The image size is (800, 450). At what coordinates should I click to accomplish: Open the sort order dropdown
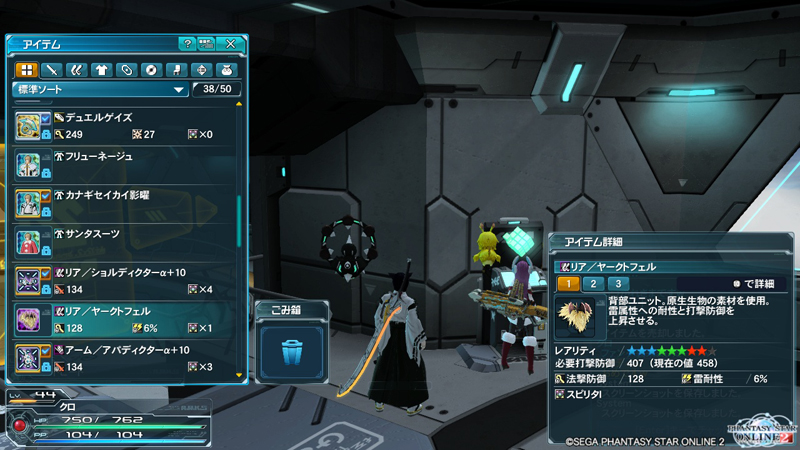[100, 89]
